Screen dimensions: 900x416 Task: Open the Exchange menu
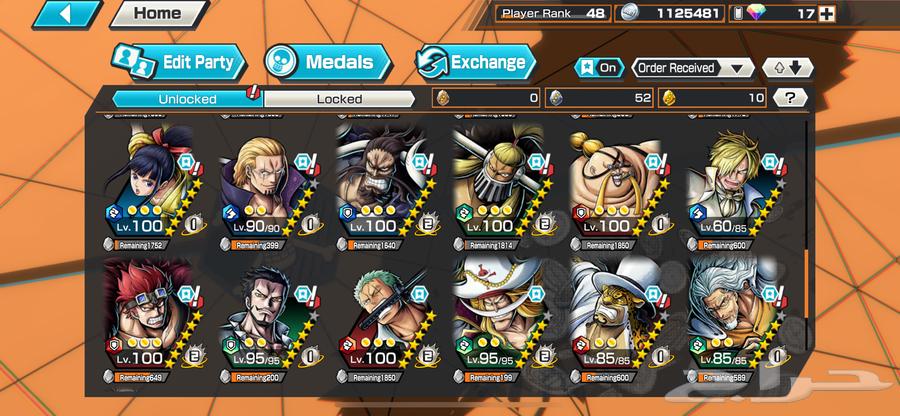(x=475, y=62)
